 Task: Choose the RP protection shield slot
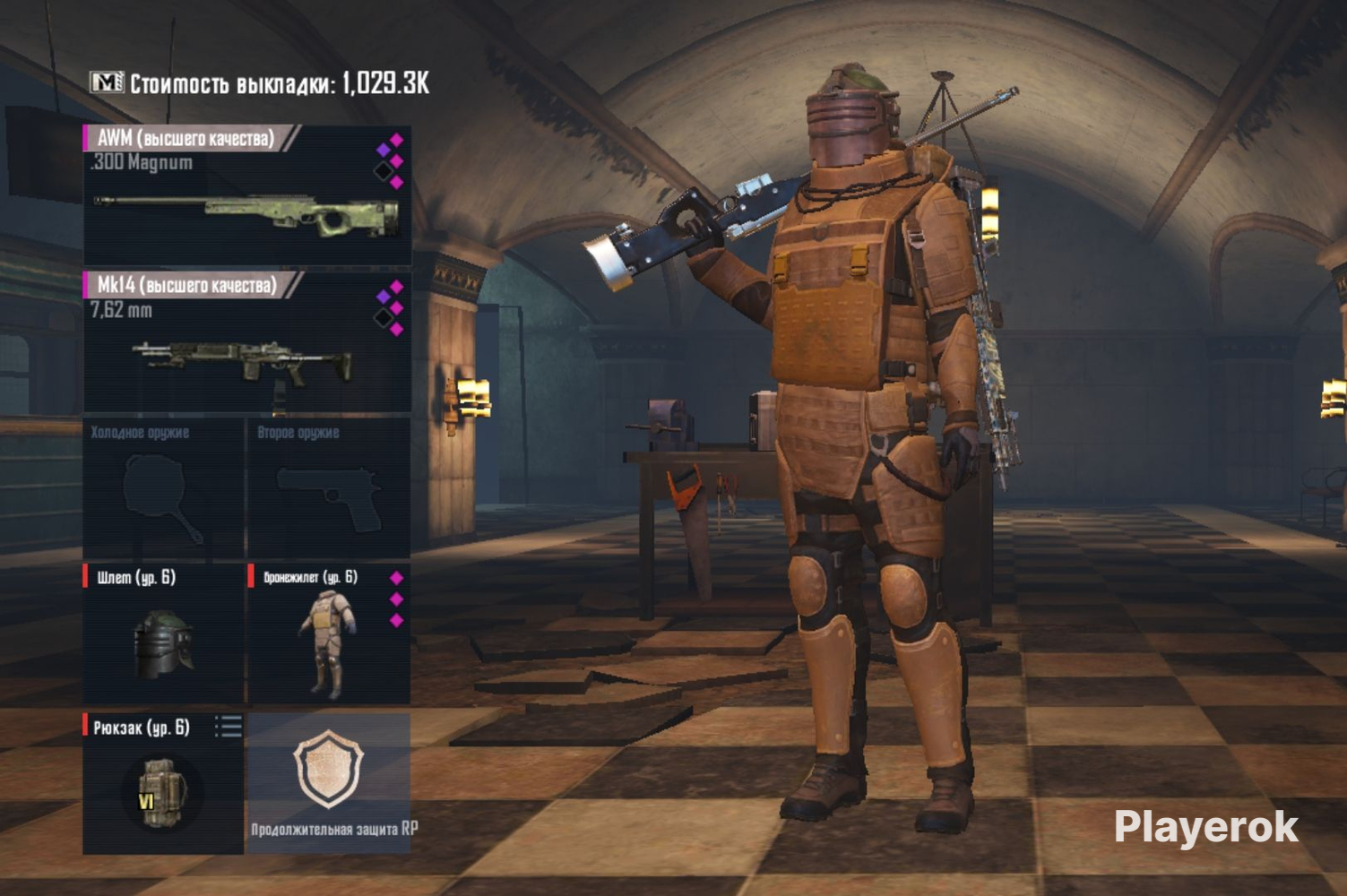329,782
